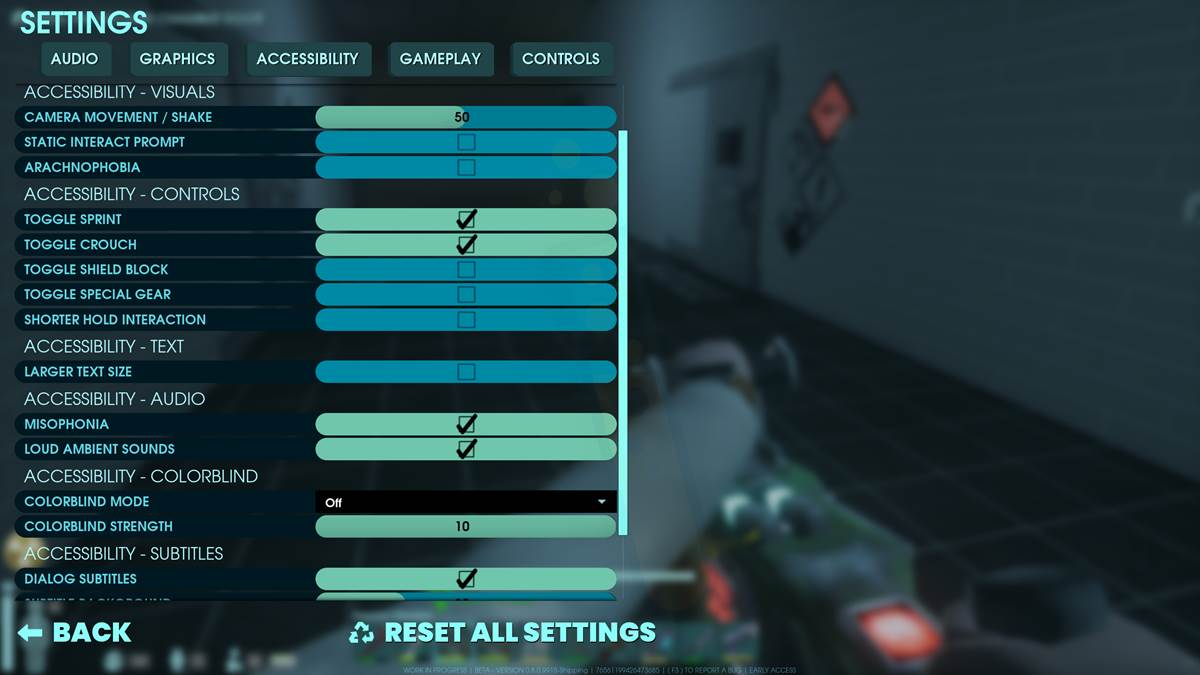Uncheck the Misophonia setting
The image size is (1200, 675).
coord(466,424)
